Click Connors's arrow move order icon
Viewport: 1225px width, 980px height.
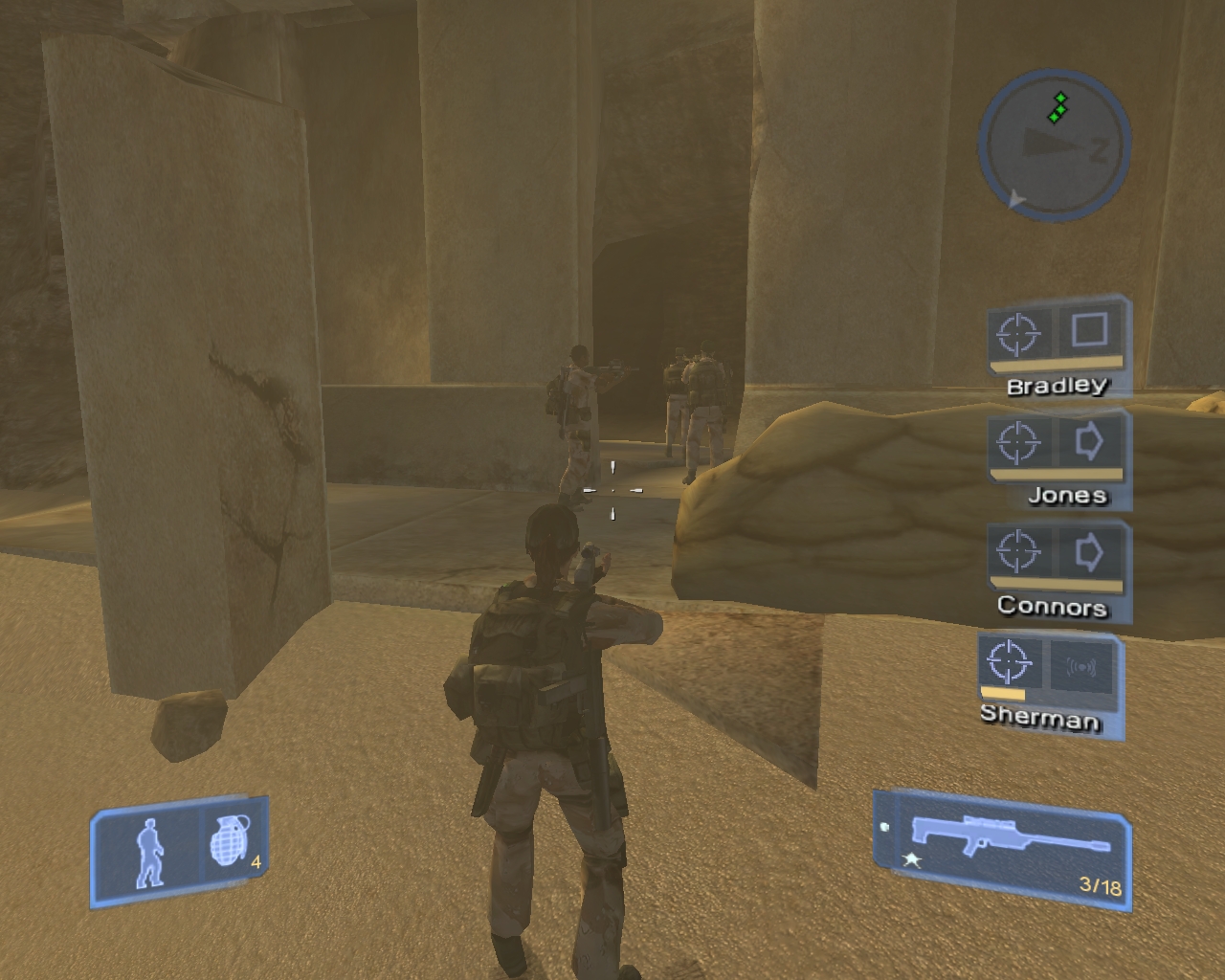click(1089, 552)
